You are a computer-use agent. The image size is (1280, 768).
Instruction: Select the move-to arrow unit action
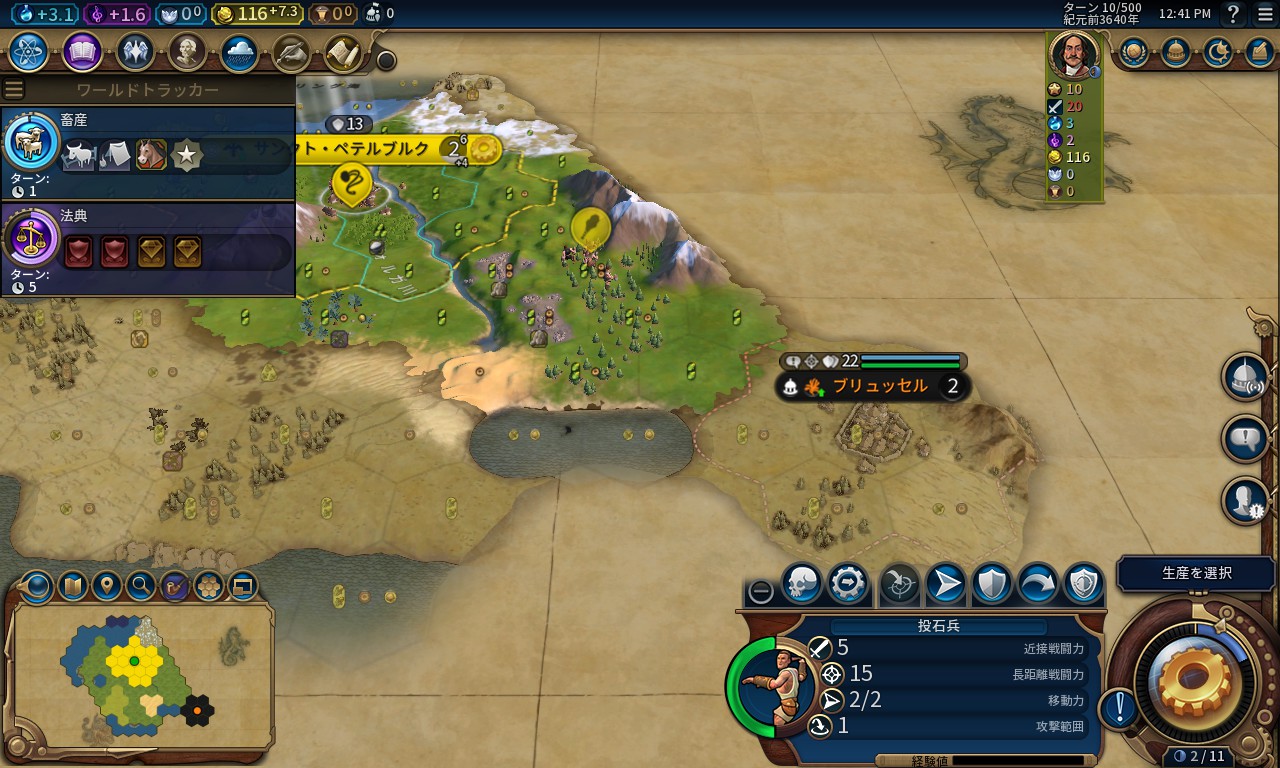coord(945,584)
